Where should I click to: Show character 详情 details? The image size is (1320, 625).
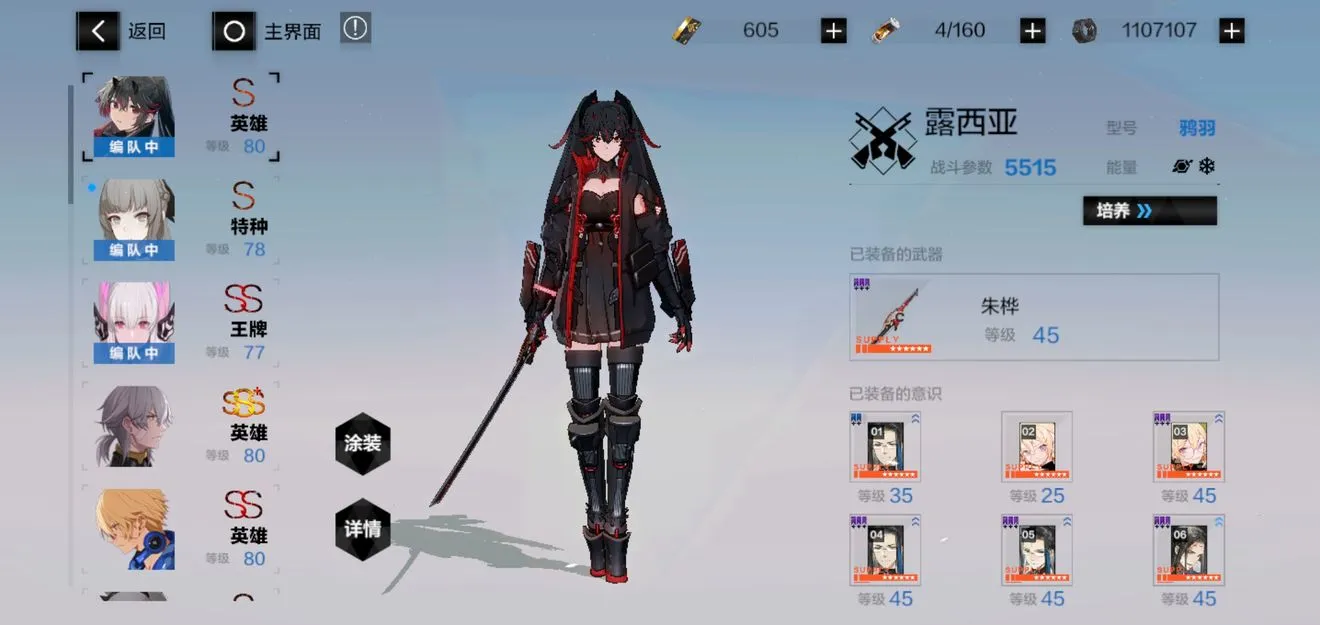coord(362,529)
